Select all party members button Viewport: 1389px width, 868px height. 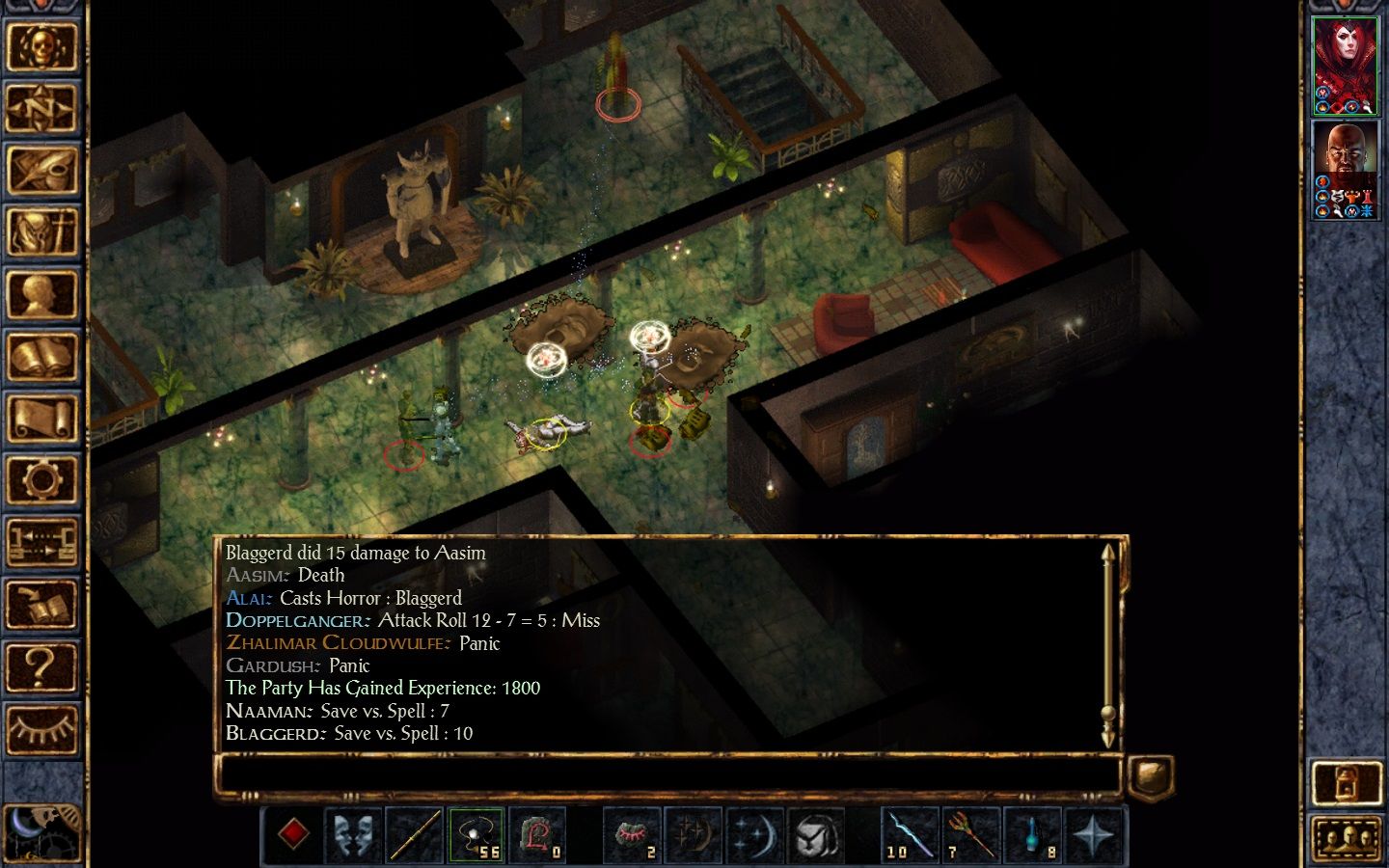click(1347, 837)
